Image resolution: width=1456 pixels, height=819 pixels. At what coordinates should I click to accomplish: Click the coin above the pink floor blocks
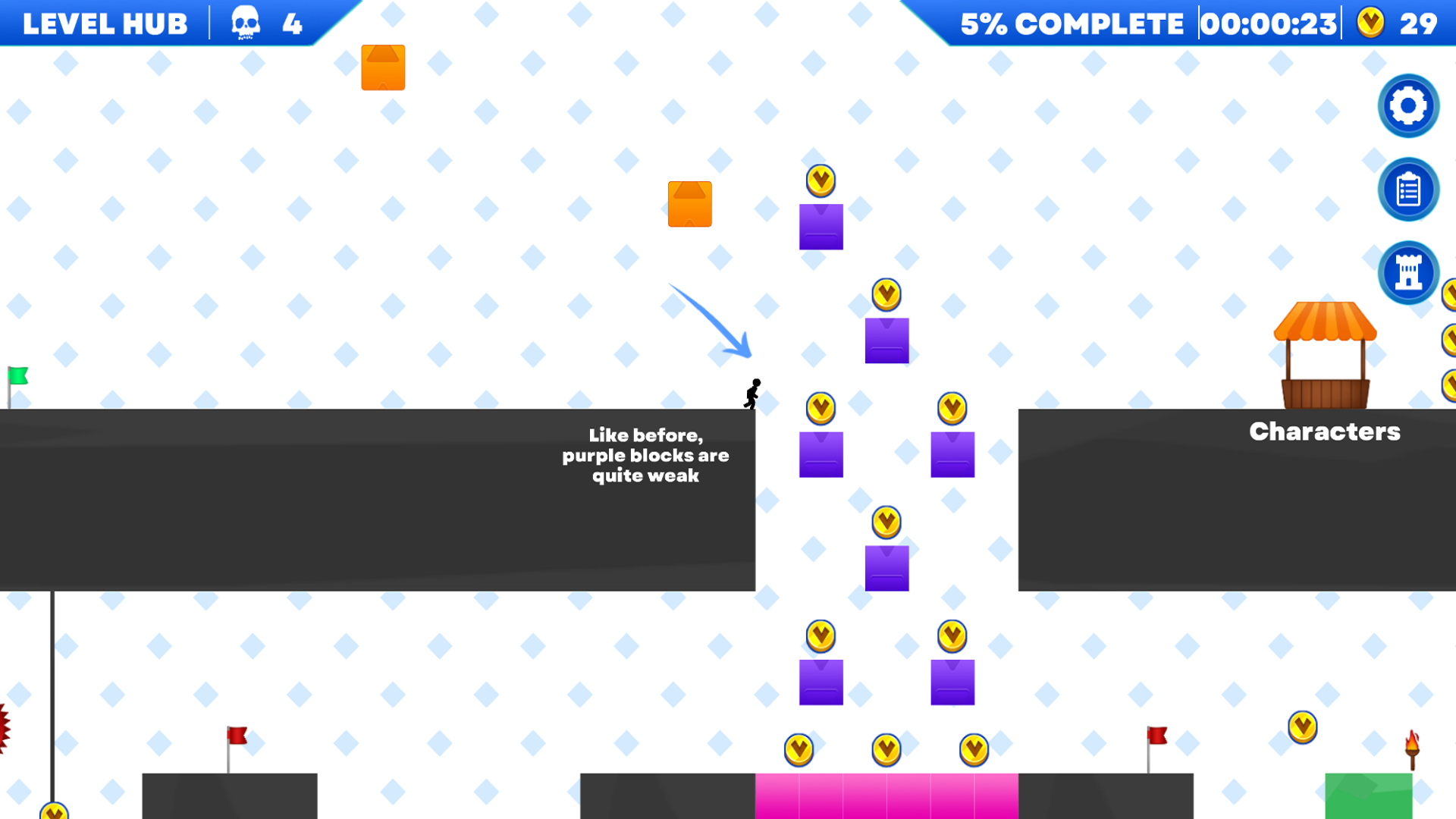coord(886,749)
